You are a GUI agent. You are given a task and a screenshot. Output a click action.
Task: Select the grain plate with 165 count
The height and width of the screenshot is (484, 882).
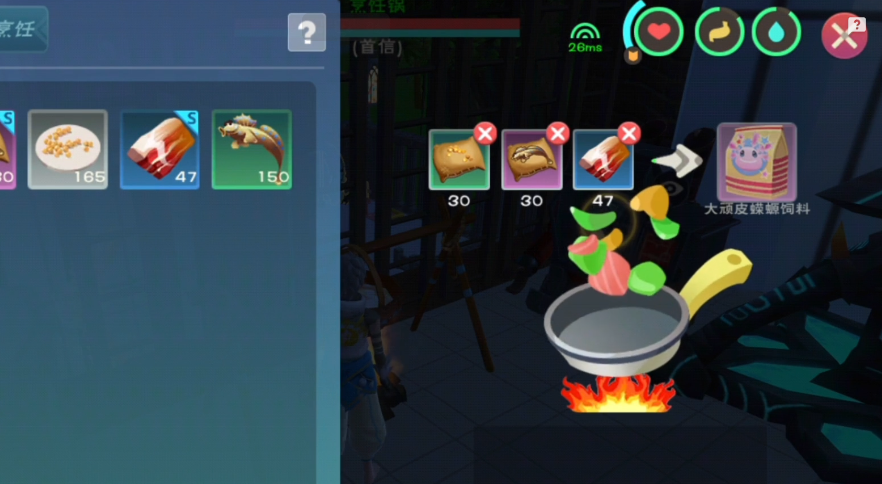coord(68,149)
